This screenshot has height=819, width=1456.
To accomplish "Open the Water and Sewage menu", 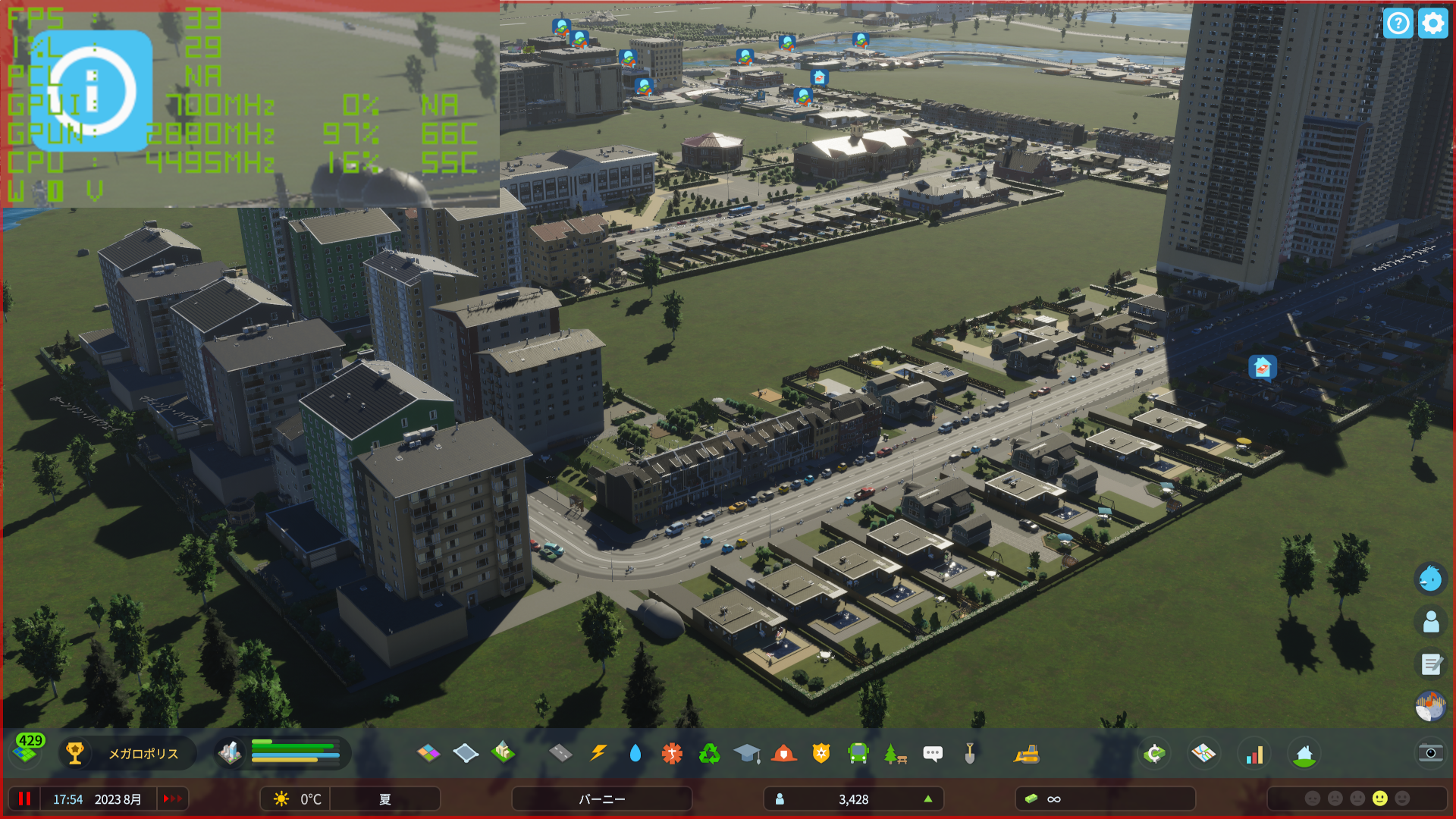I will [x=635, y=754].
